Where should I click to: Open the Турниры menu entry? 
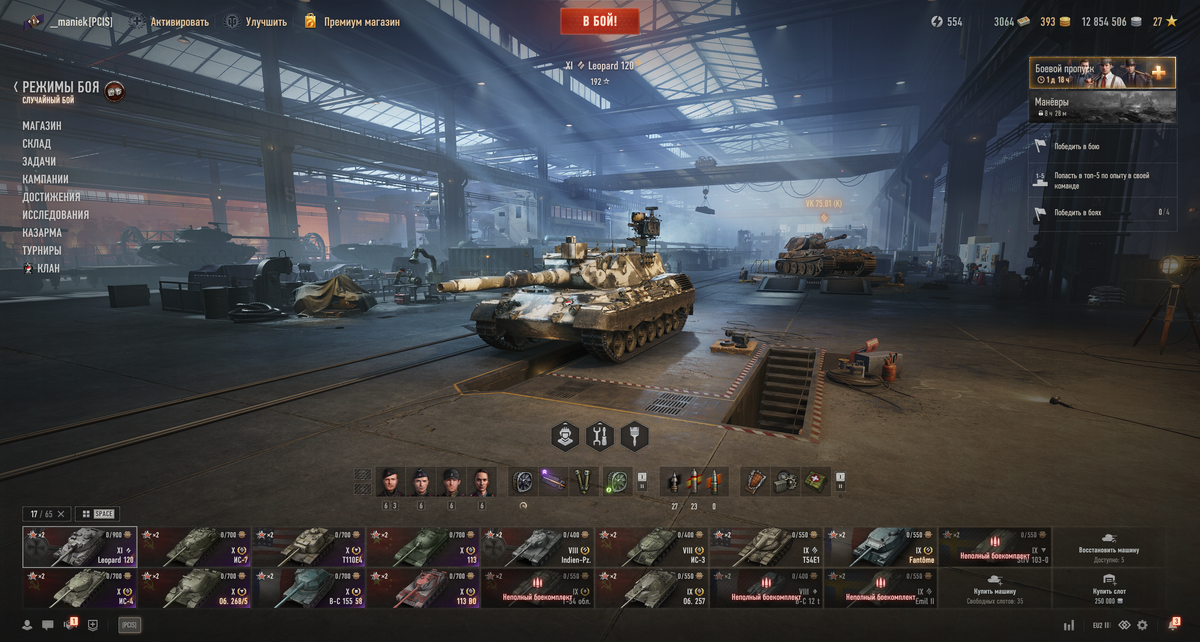tap(42, 250)
